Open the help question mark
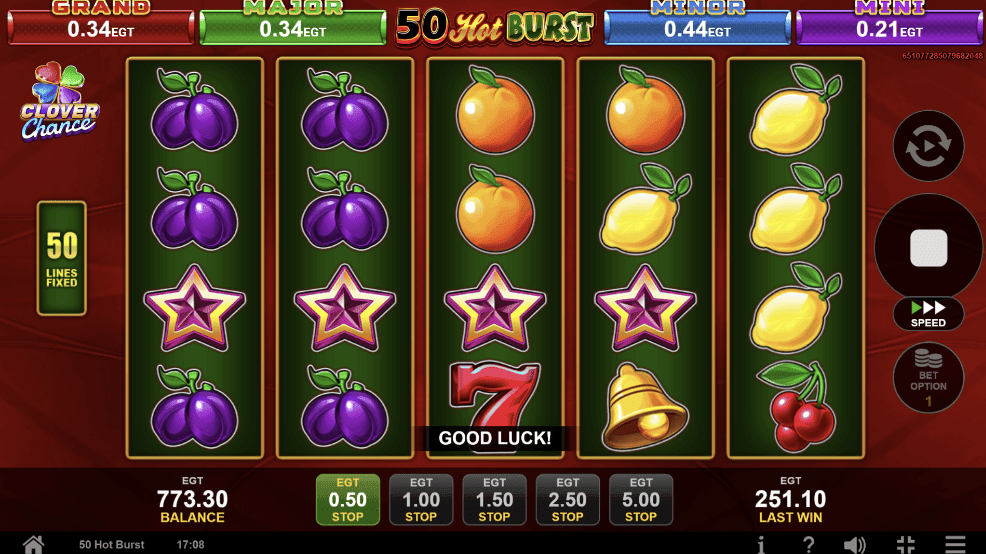 tap(808, 544)
